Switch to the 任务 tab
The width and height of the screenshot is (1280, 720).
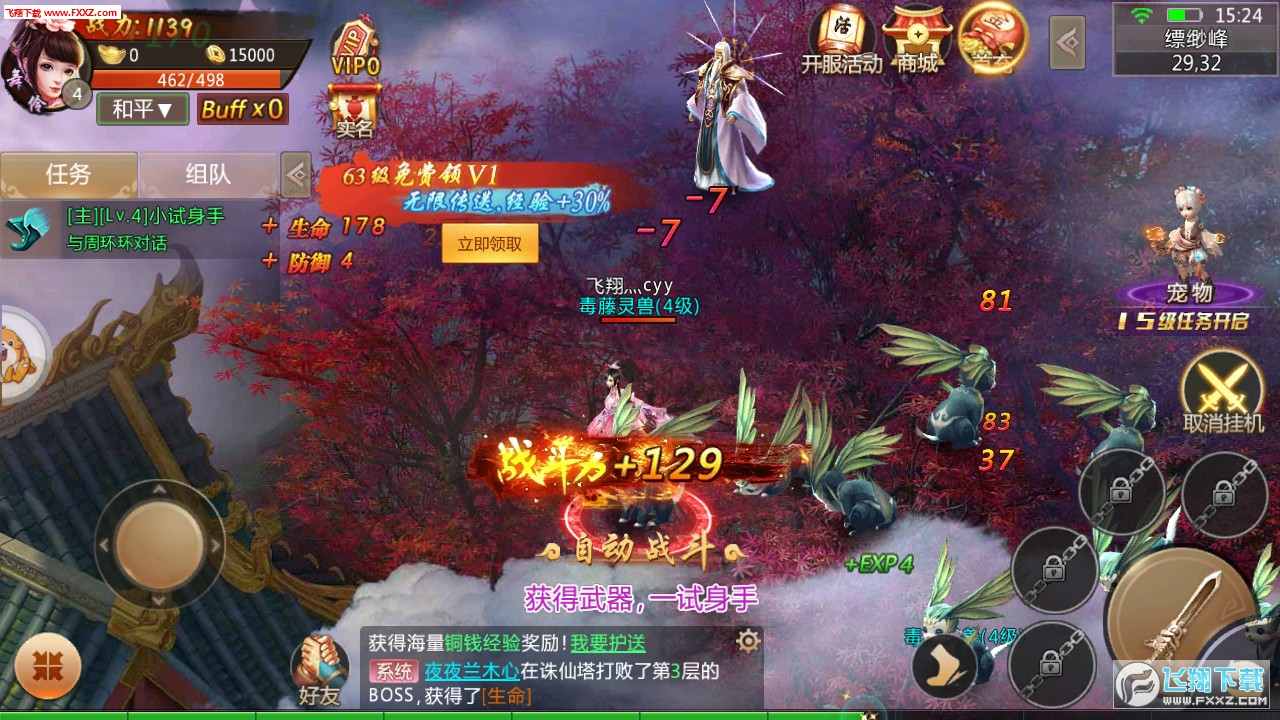click(69, 172)
